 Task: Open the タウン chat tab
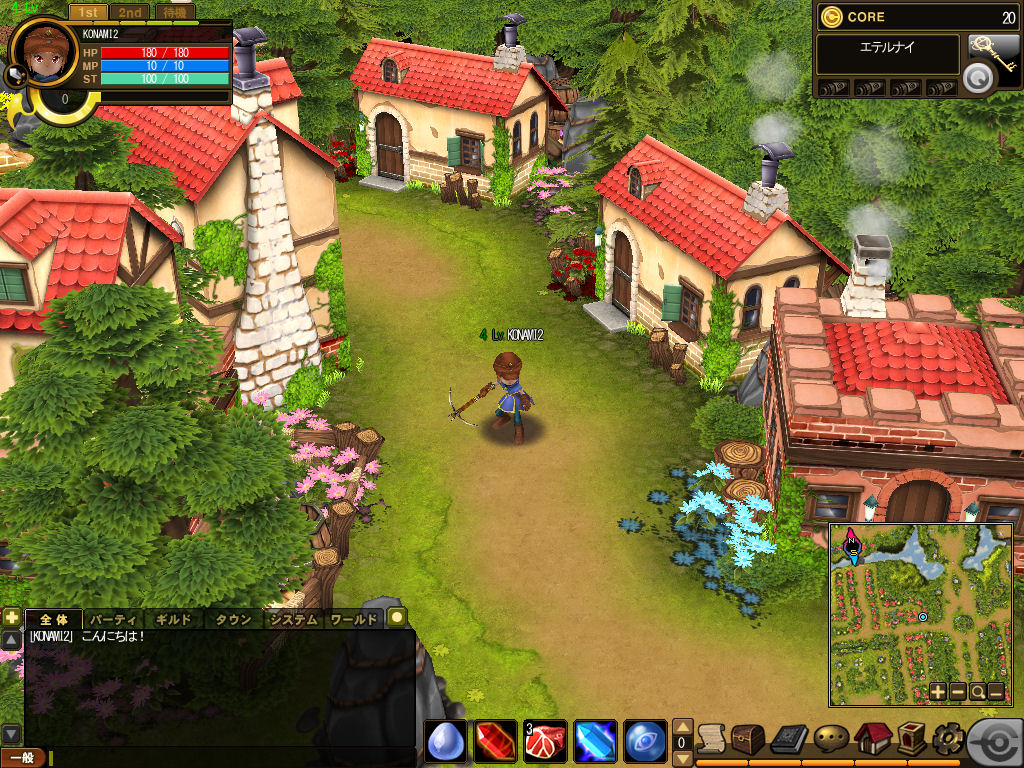234,619
